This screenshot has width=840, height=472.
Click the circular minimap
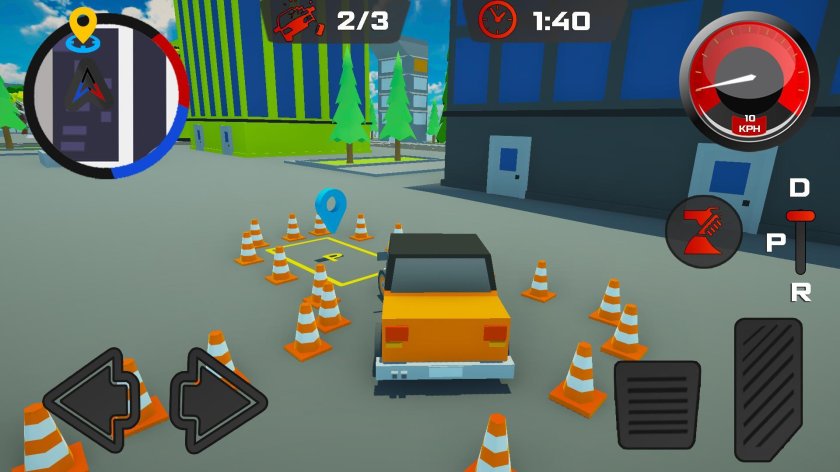[106, 96]
